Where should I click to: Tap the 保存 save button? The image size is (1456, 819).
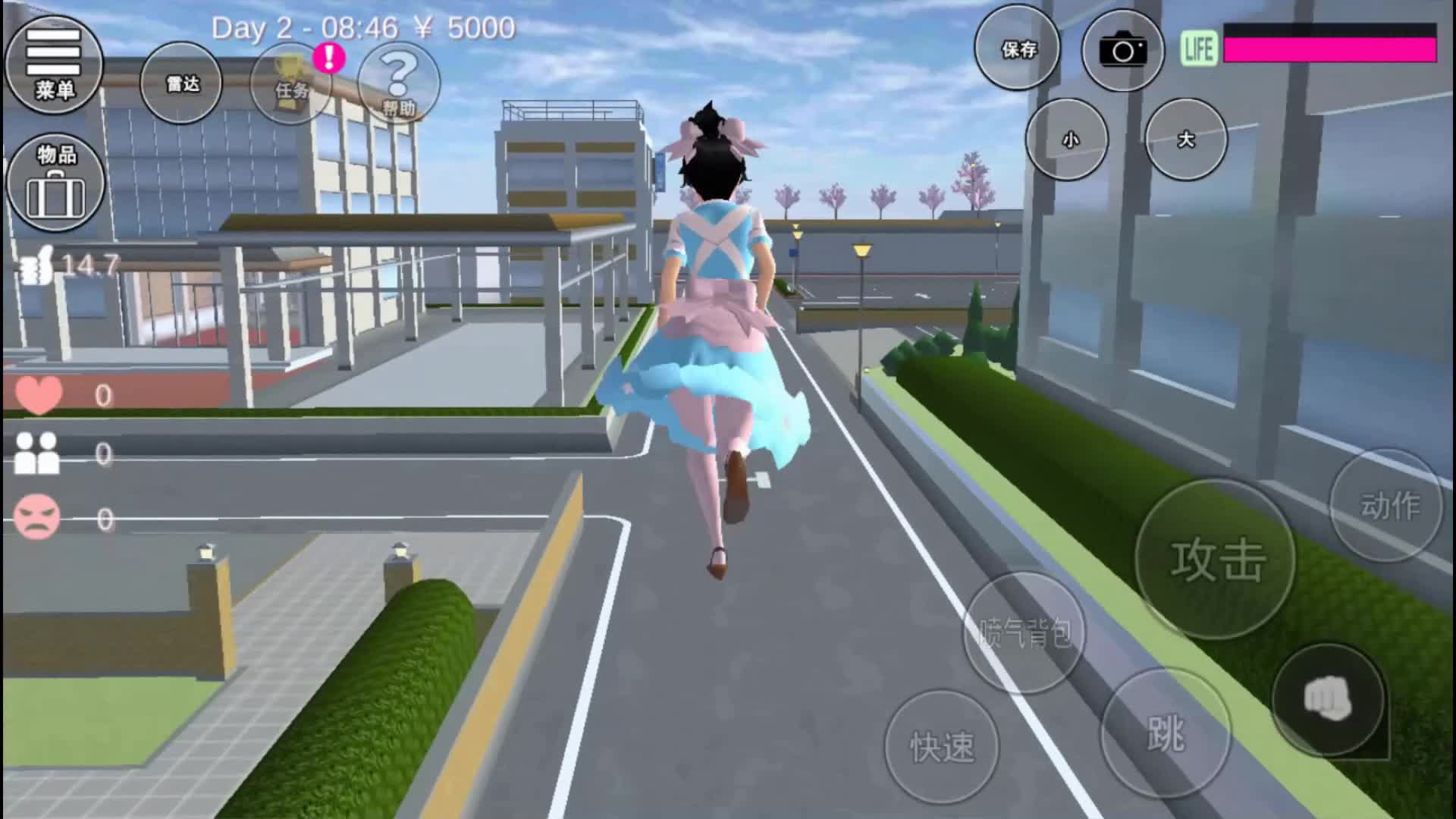(1018, 49)
